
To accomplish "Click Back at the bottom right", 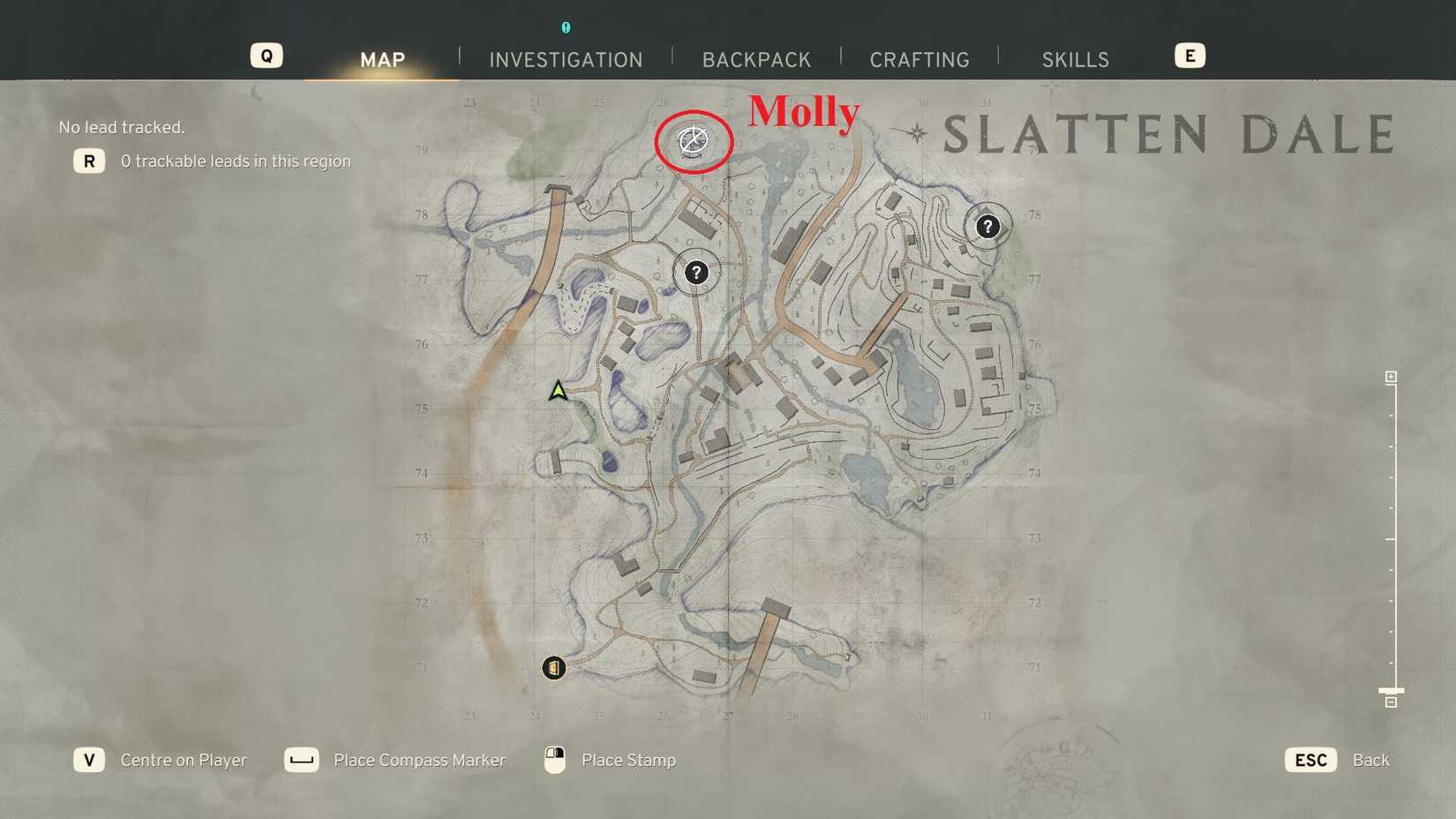I will coord(1371,760).
